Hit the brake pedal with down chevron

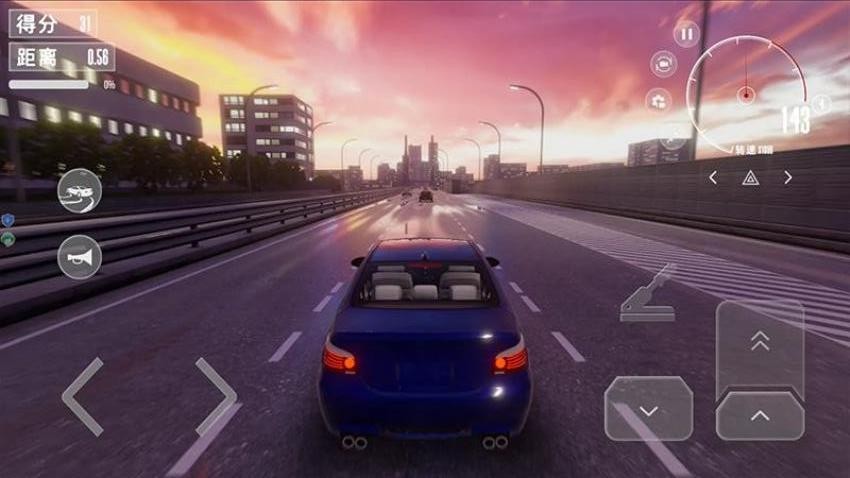(x=648, y=409)
